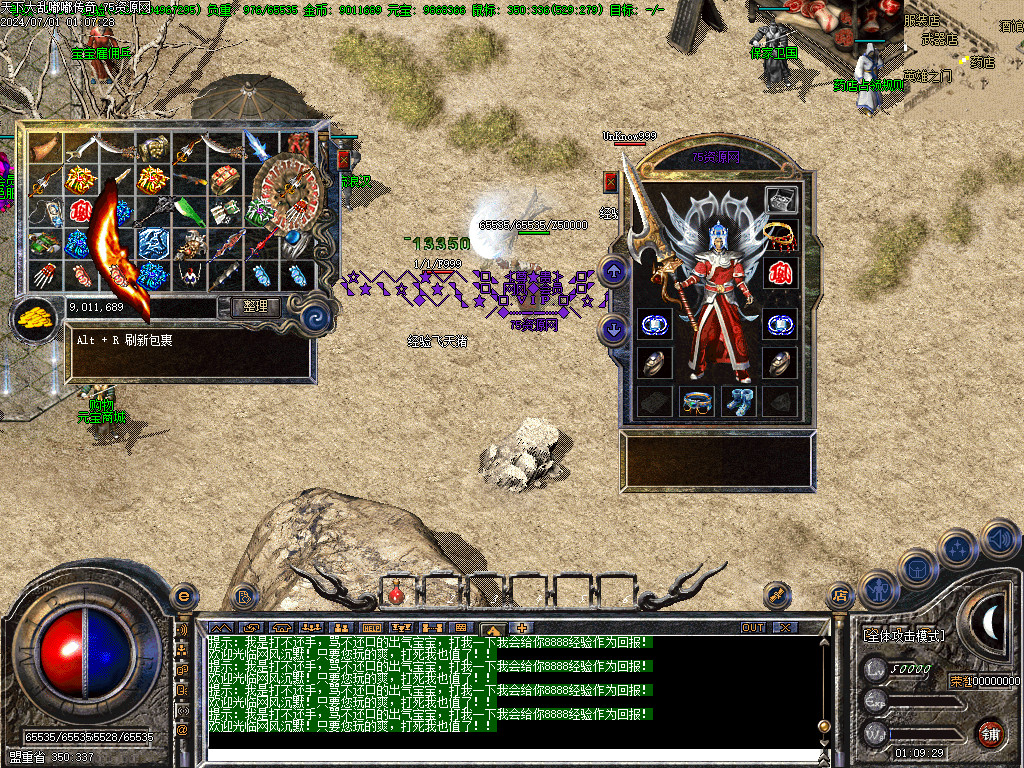Open the 店 shop button

point(840,597)
